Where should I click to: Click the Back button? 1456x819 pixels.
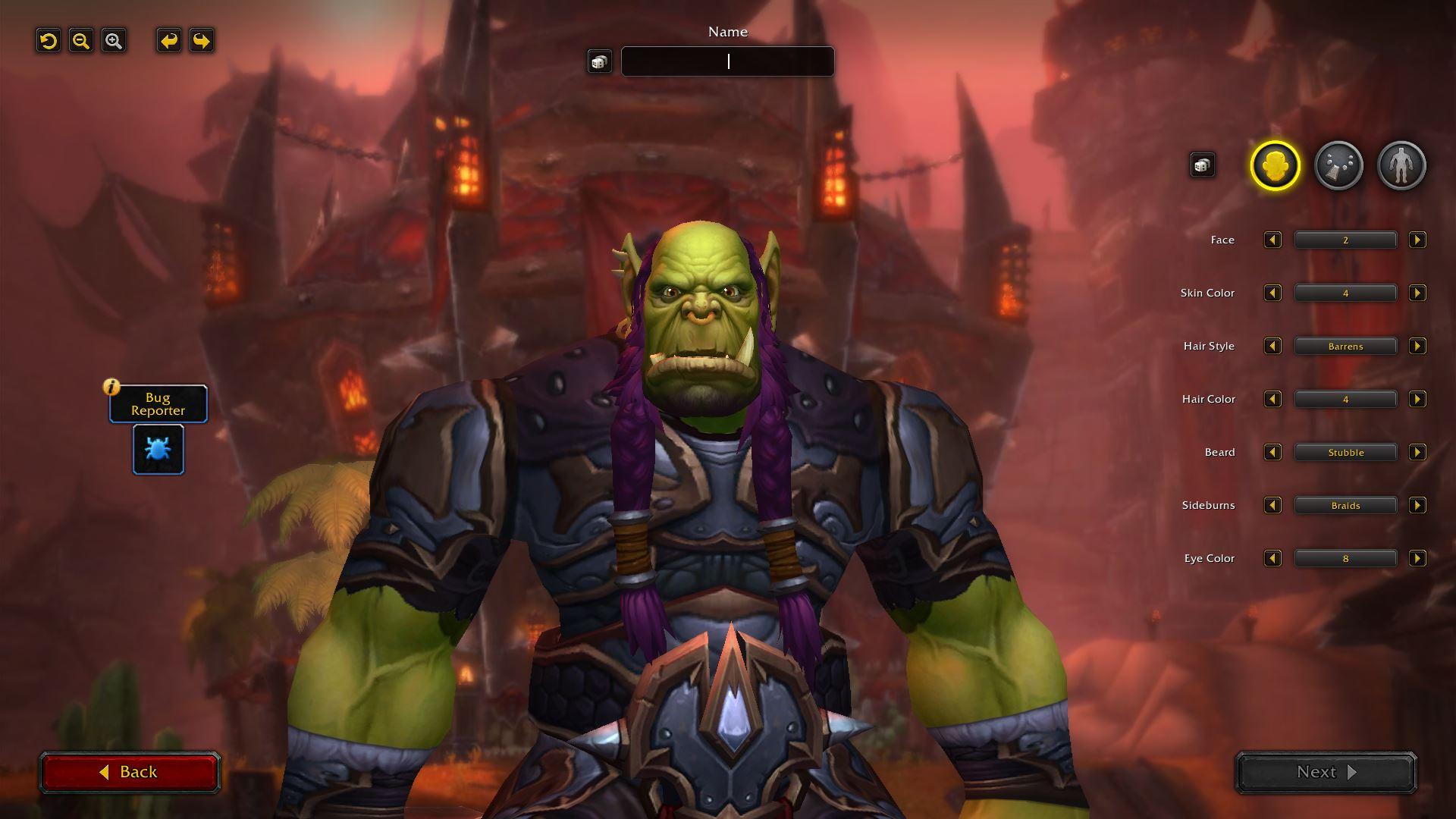tap(130, 772)
